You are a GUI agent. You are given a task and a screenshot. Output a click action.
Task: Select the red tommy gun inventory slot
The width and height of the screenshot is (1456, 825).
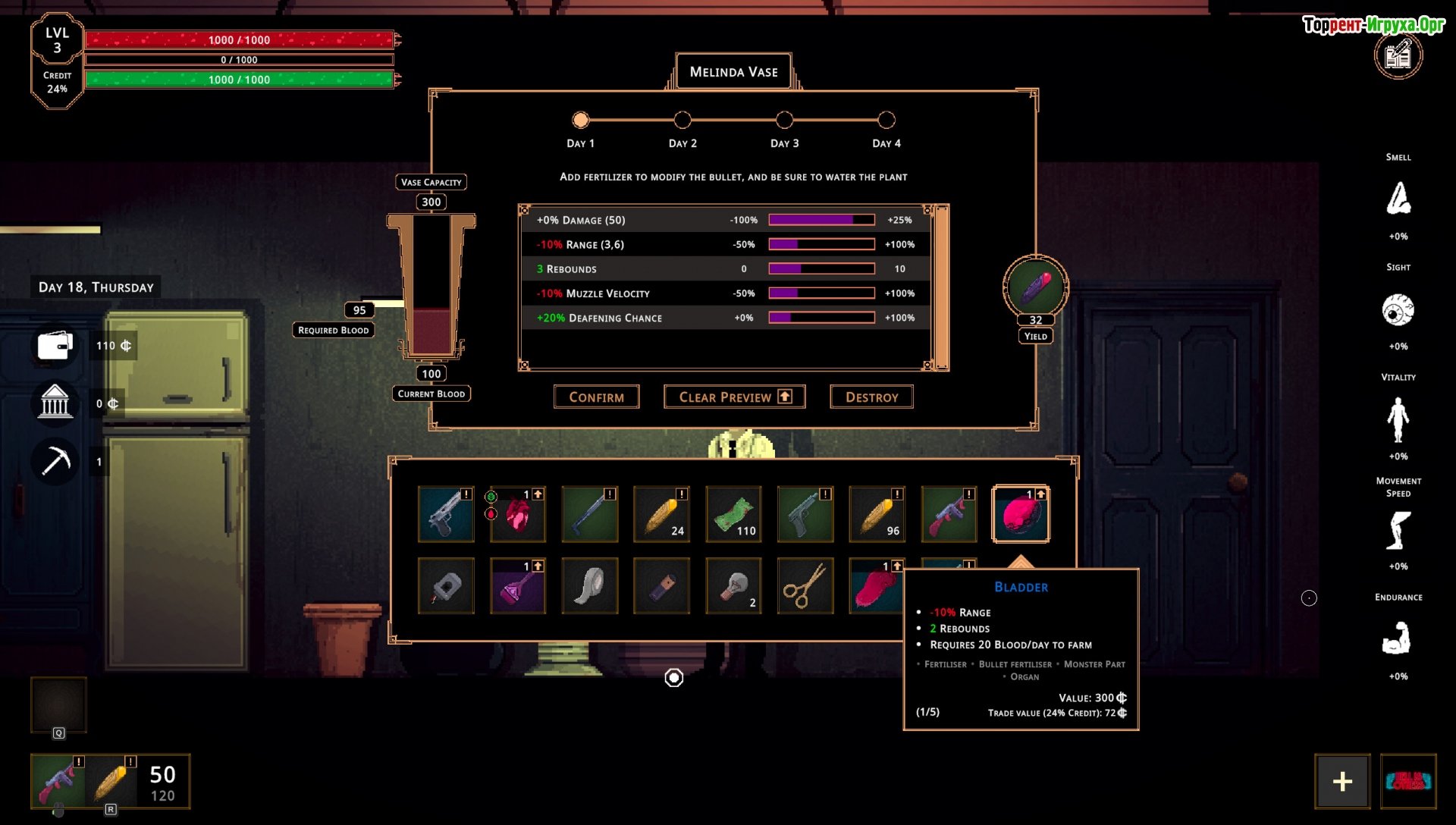click(x=948, y=514)
